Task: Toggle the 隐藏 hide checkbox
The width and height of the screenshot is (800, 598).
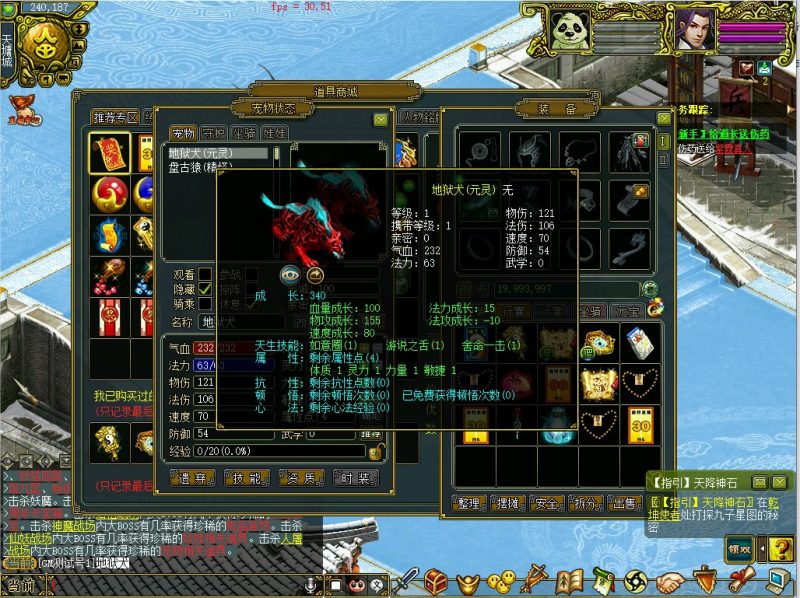Action: click(x=205, y=288)
